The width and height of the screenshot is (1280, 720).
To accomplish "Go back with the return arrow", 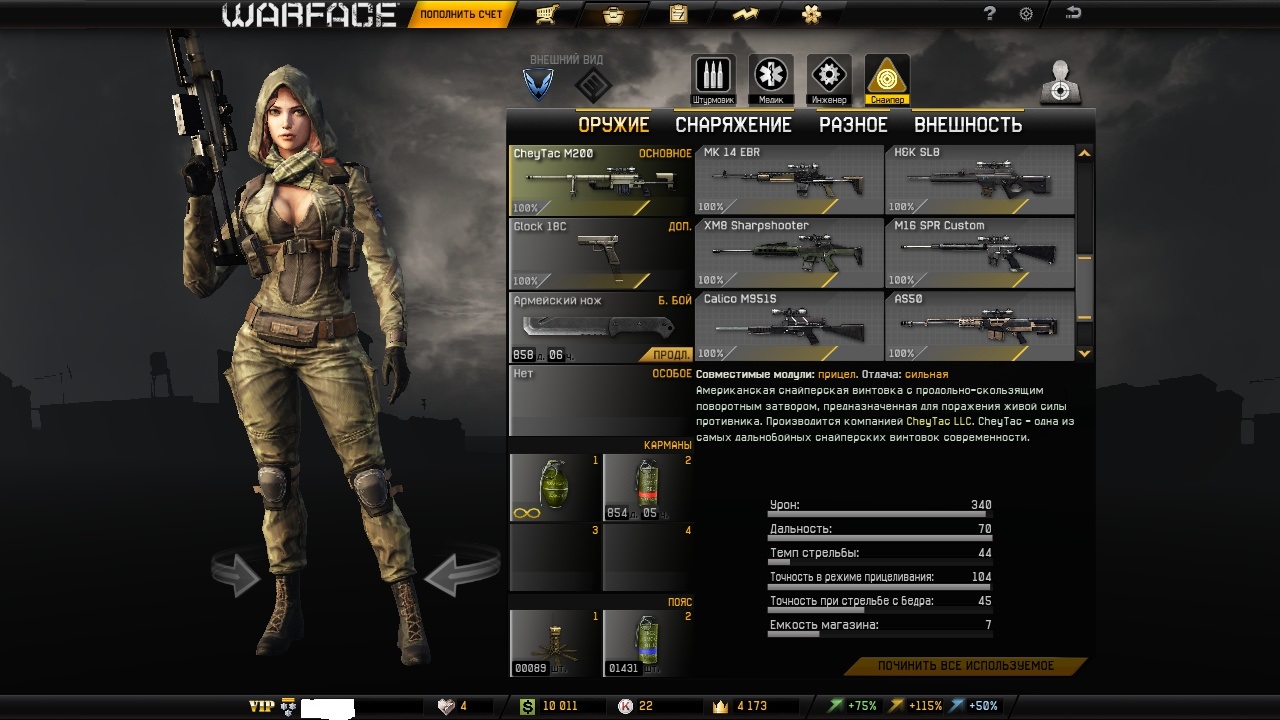I will pyautogui.click(x=1074, y=14).
